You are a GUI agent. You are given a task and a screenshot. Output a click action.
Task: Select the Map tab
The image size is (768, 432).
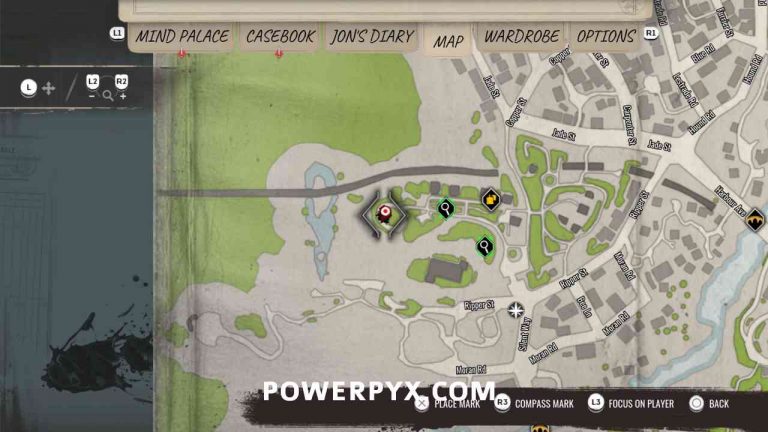tap(448, 41)
